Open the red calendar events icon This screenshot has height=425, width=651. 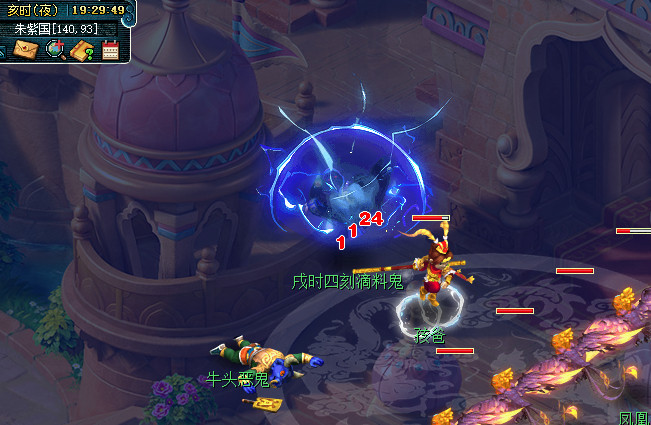[x=110, y=50]
